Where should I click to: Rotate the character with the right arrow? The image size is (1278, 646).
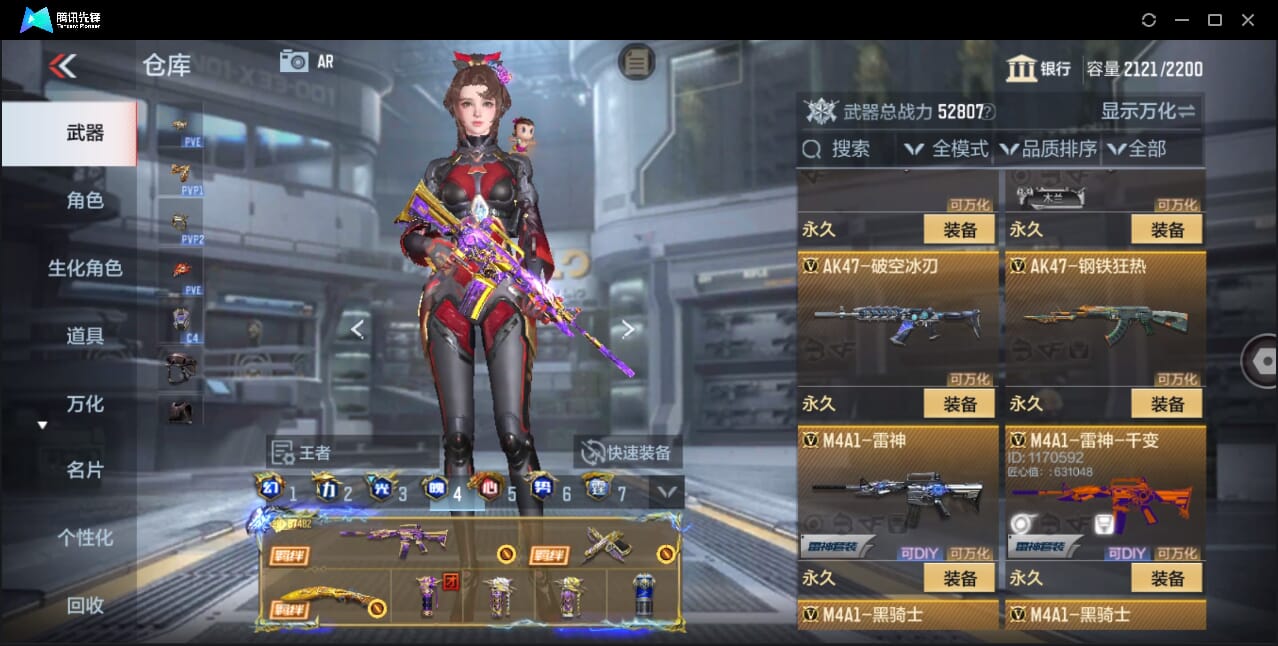(x=627, y=329)
